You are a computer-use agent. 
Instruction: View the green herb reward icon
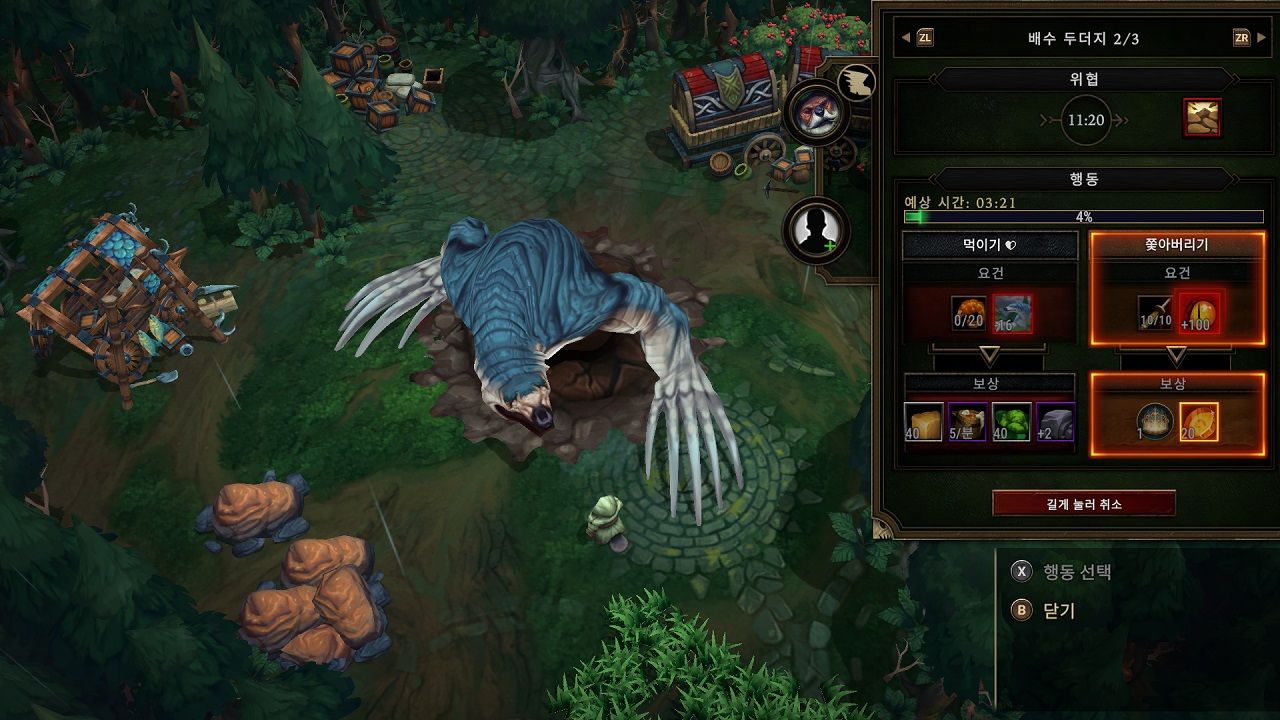1011,421
